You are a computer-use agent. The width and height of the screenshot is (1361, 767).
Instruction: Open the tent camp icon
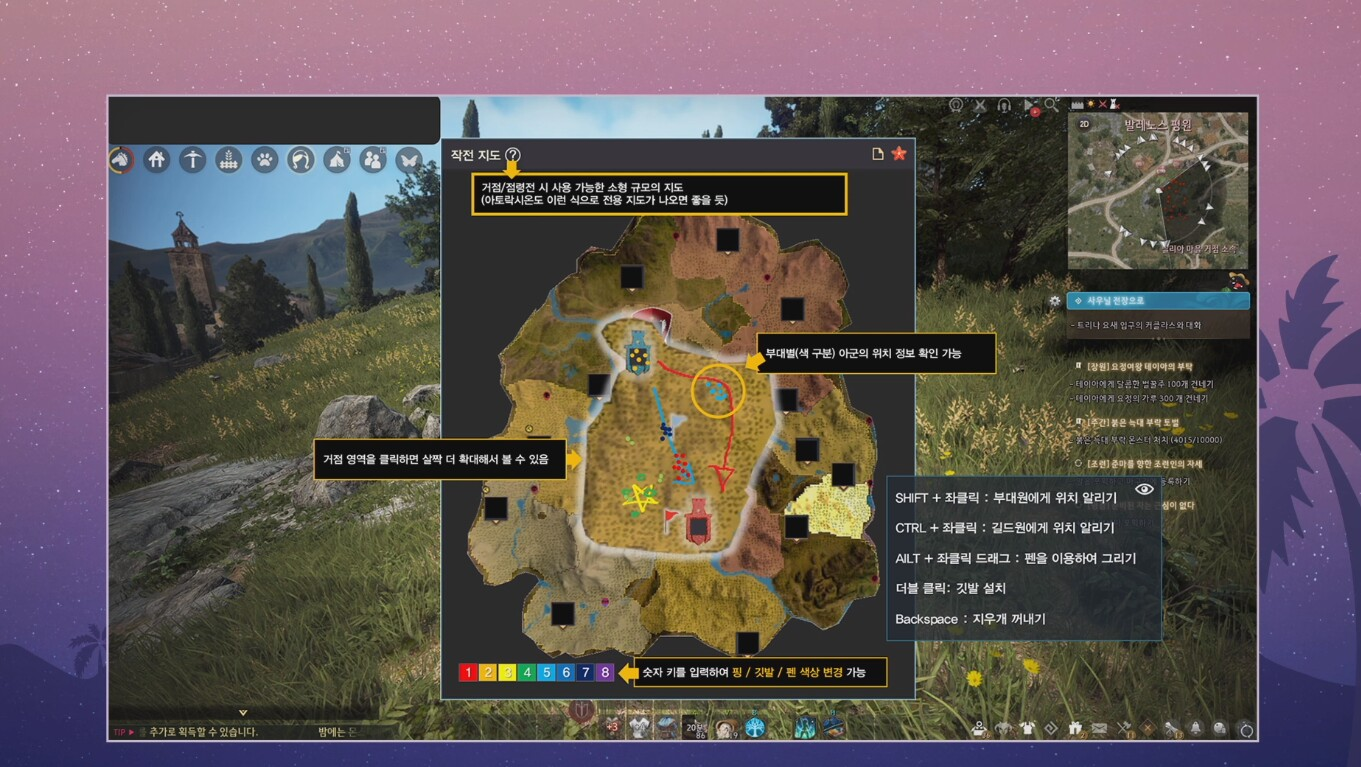[337, 160]
